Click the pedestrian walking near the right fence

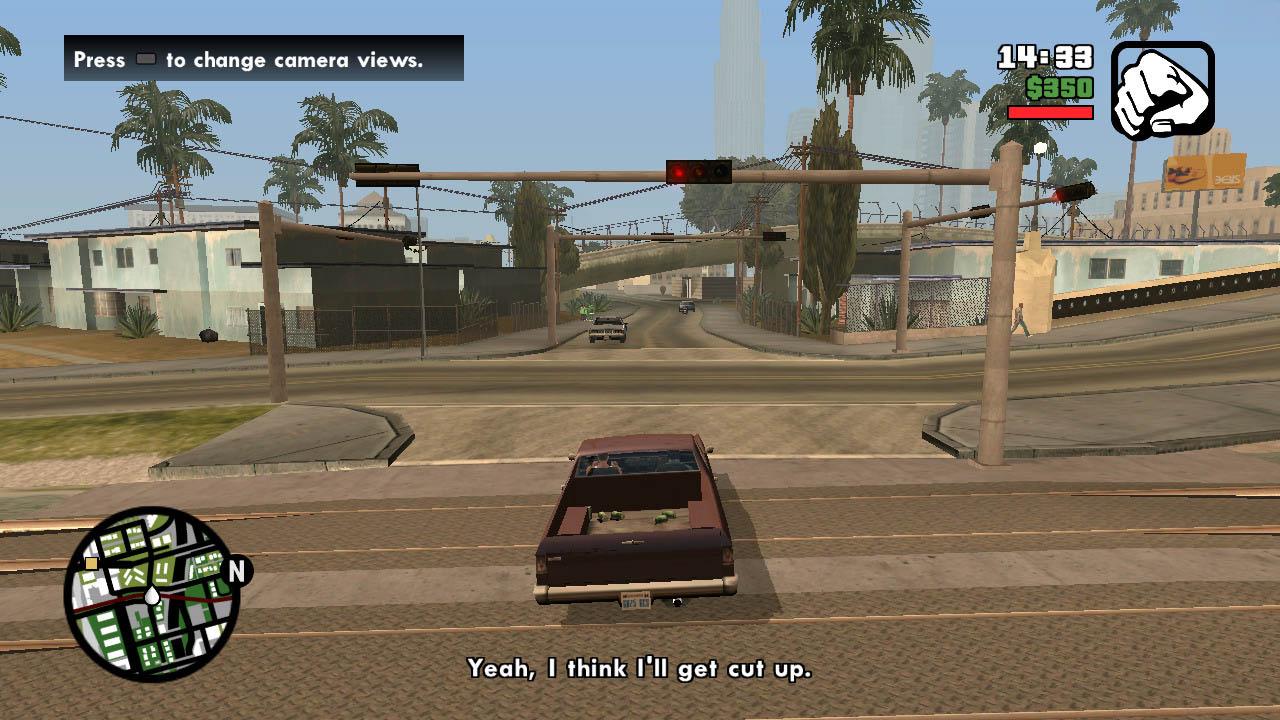click(1022, 318)
